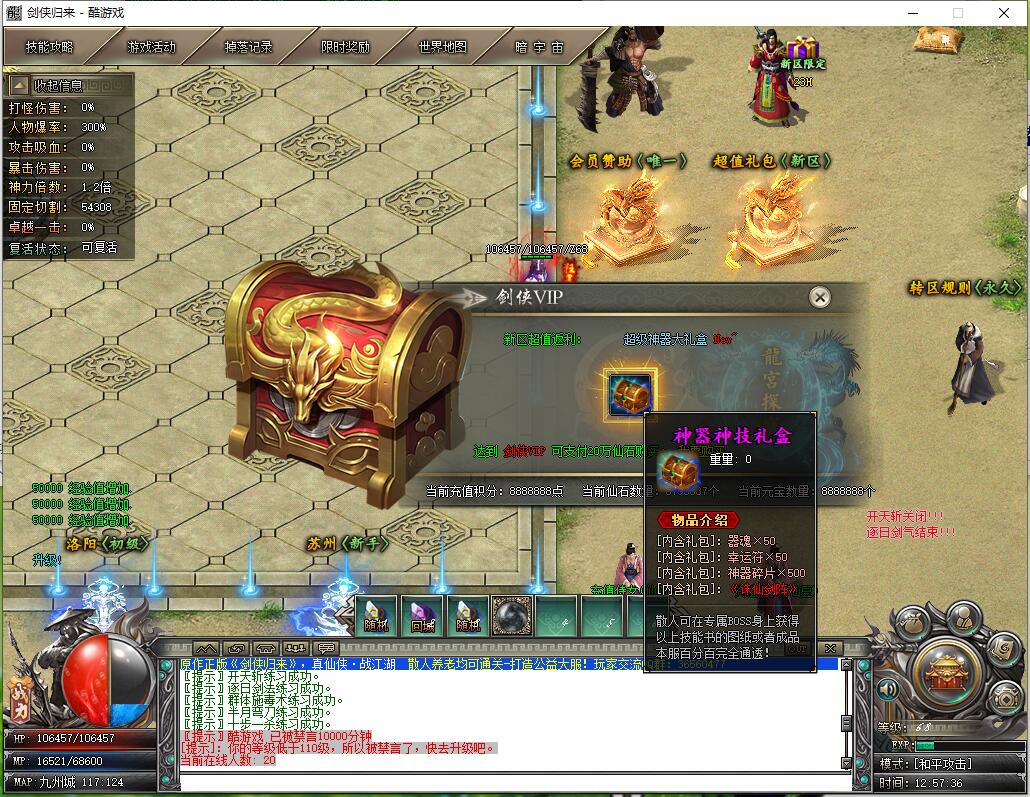Open the 技能攻略 menu

pyautogui.click(x=50, y=47)
